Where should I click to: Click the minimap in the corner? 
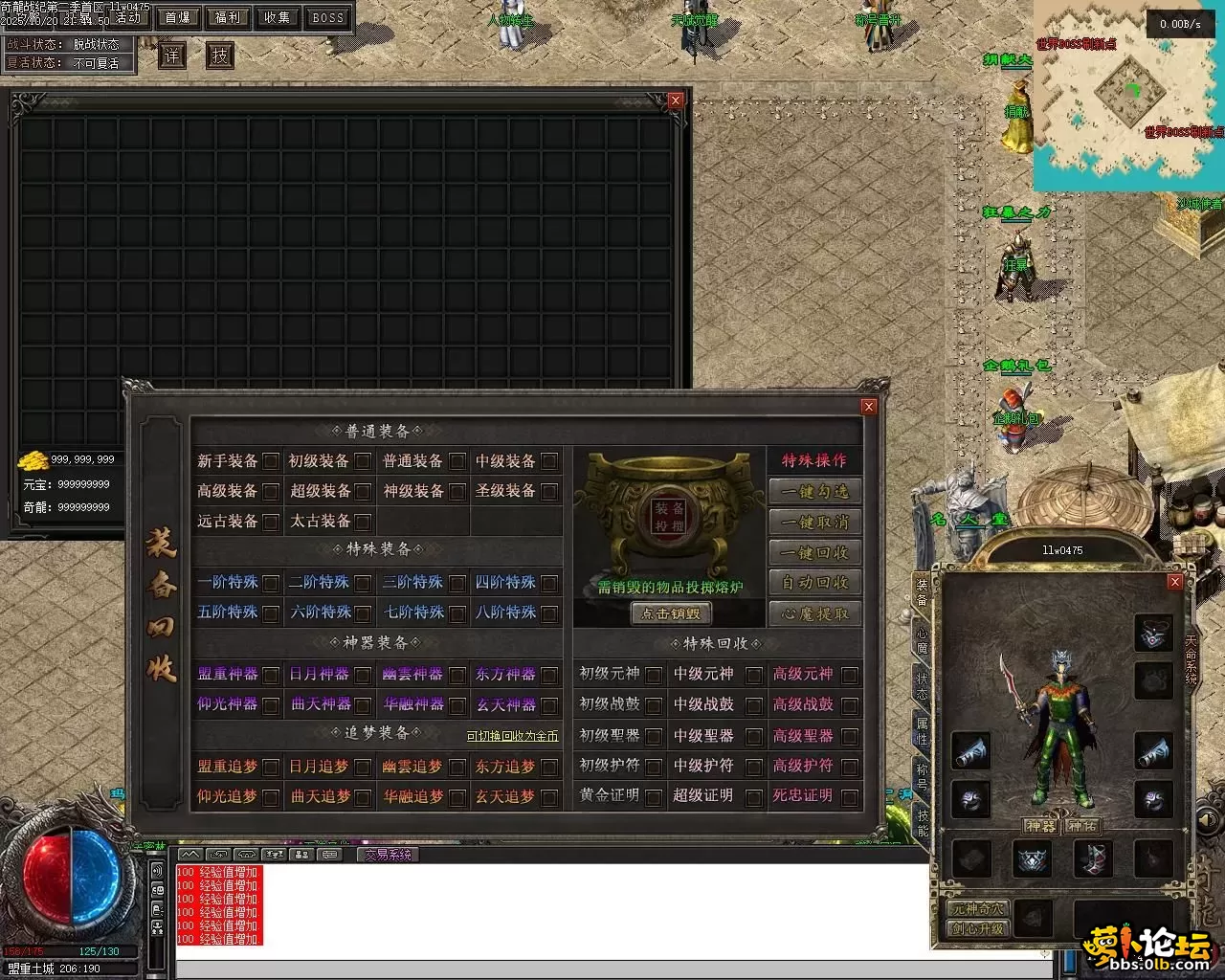click(x=1128, y=96)
